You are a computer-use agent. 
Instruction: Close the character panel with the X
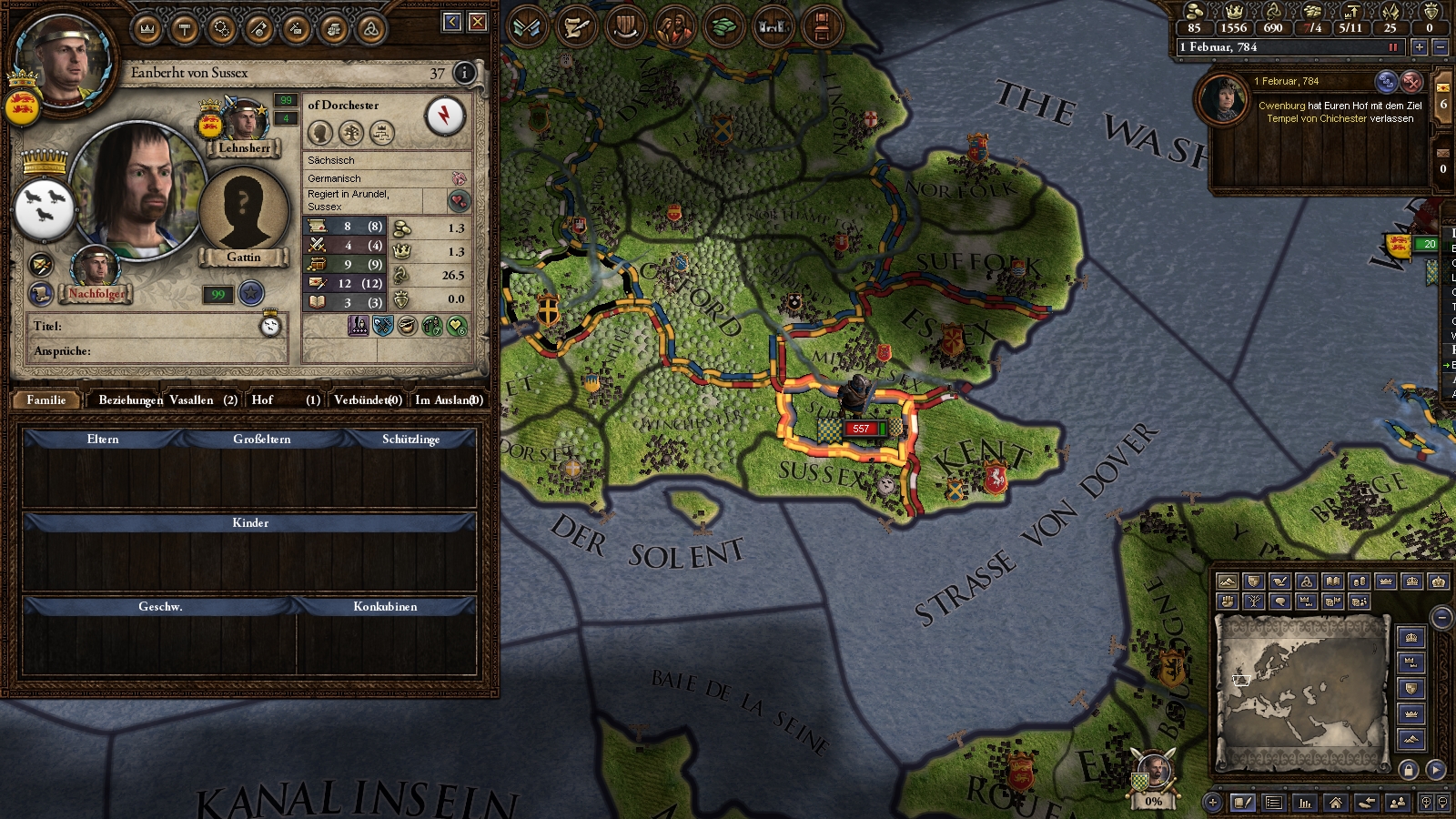[478, 22]
